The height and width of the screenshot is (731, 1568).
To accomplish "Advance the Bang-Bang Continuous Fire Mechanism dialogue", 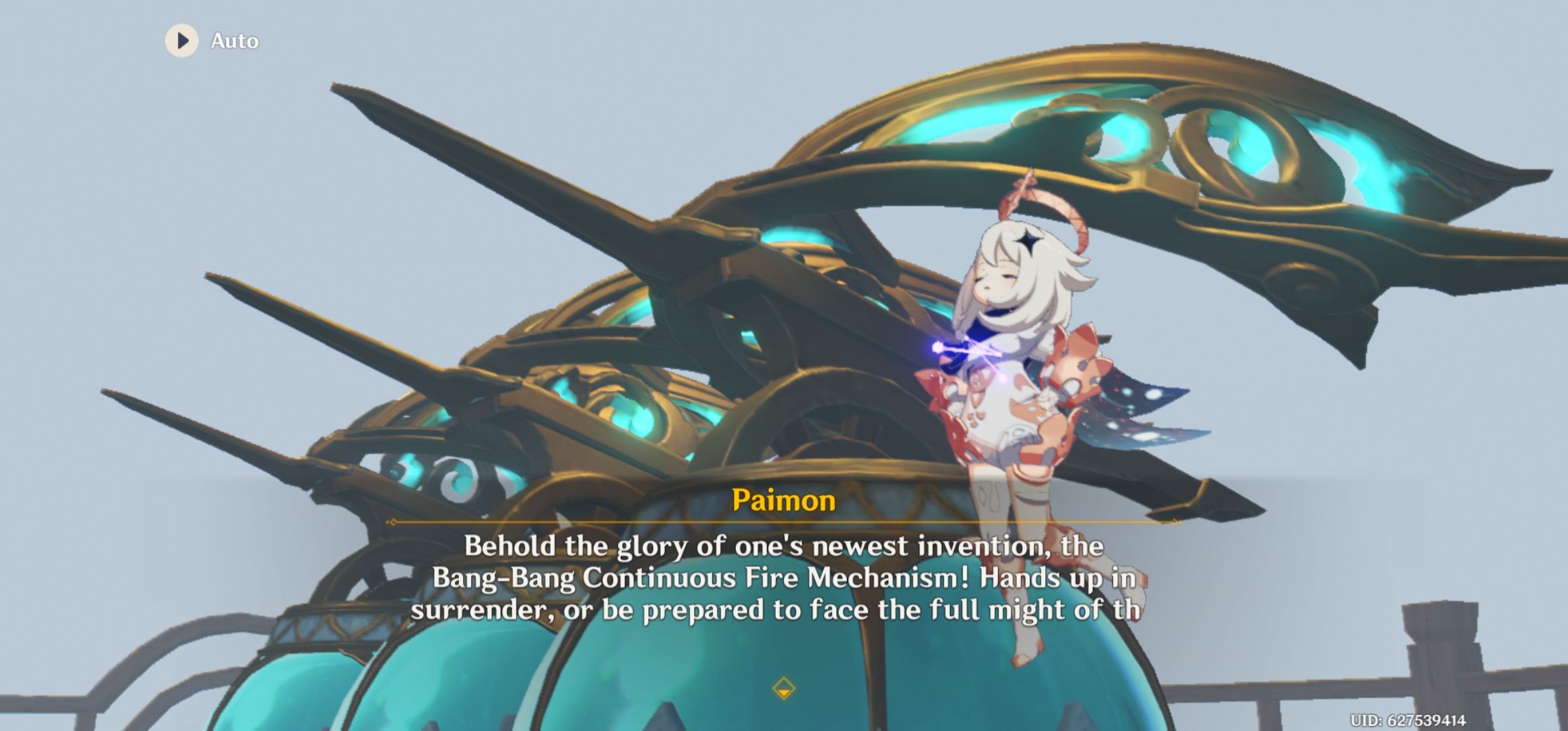I will pos(779,579).
